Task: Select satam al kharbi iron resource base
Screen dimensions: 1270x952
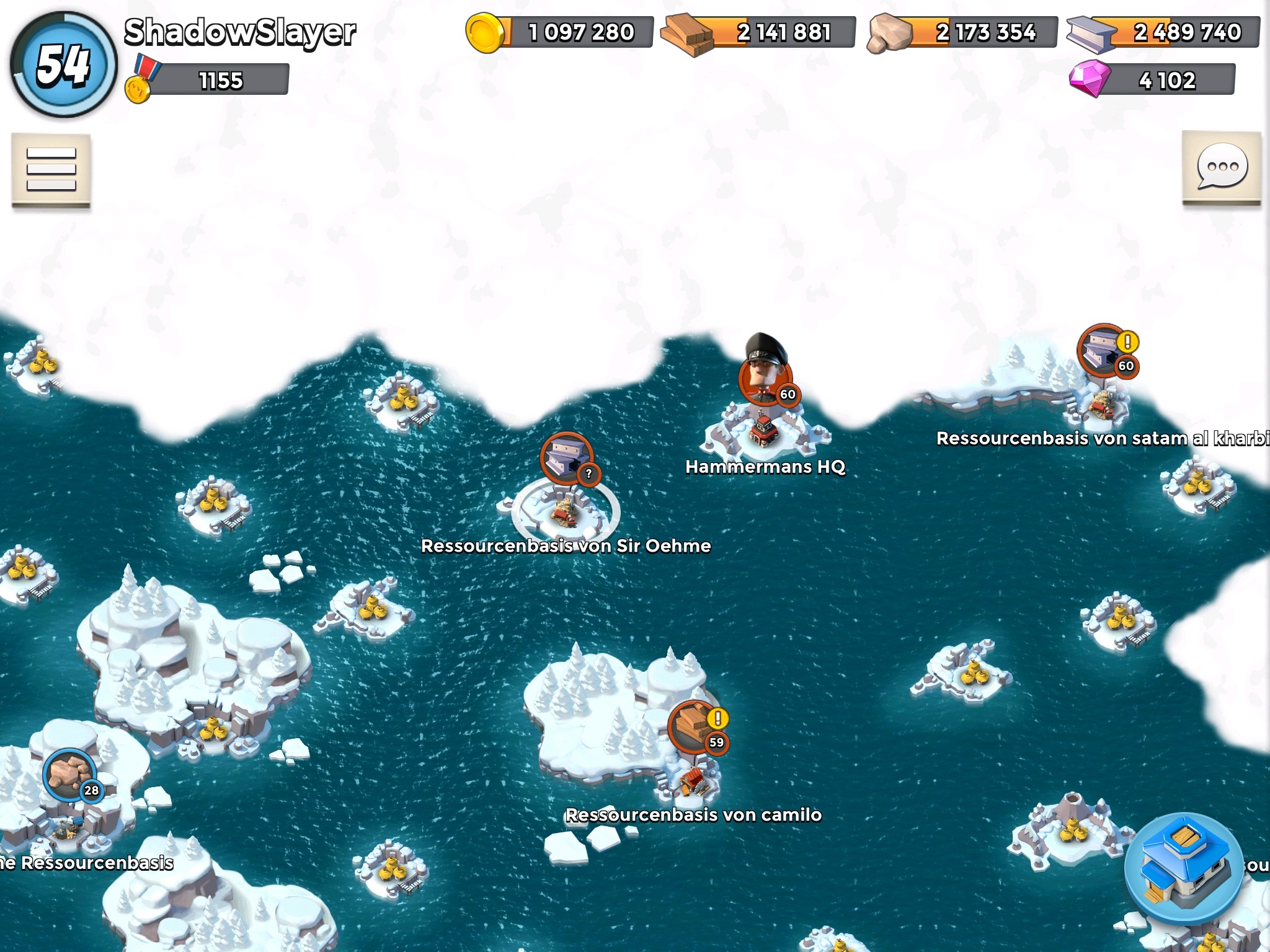Action: (x=1104, y=351)
